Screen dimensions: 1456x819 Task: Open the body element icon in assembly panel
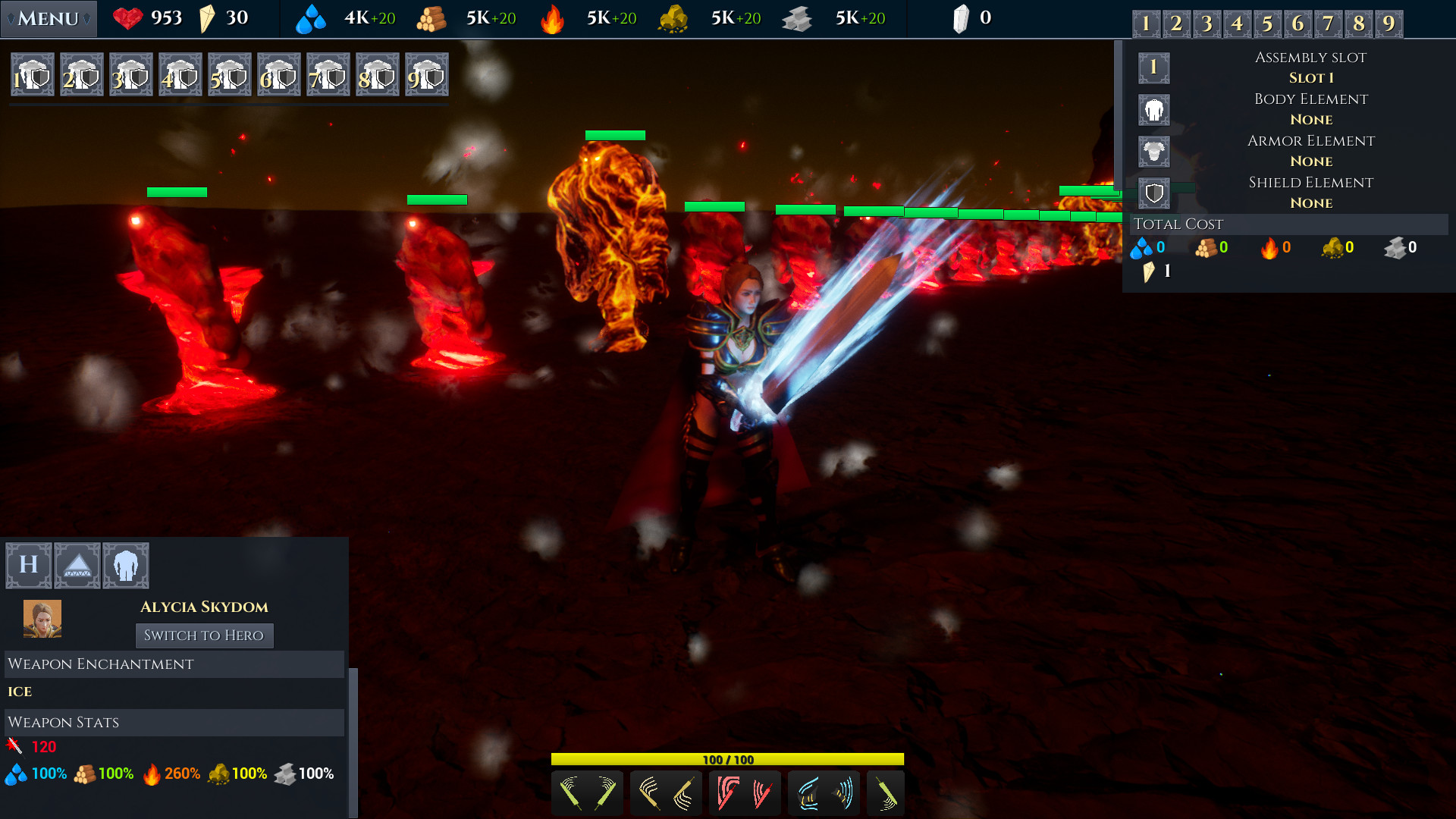coord(1153,109)
